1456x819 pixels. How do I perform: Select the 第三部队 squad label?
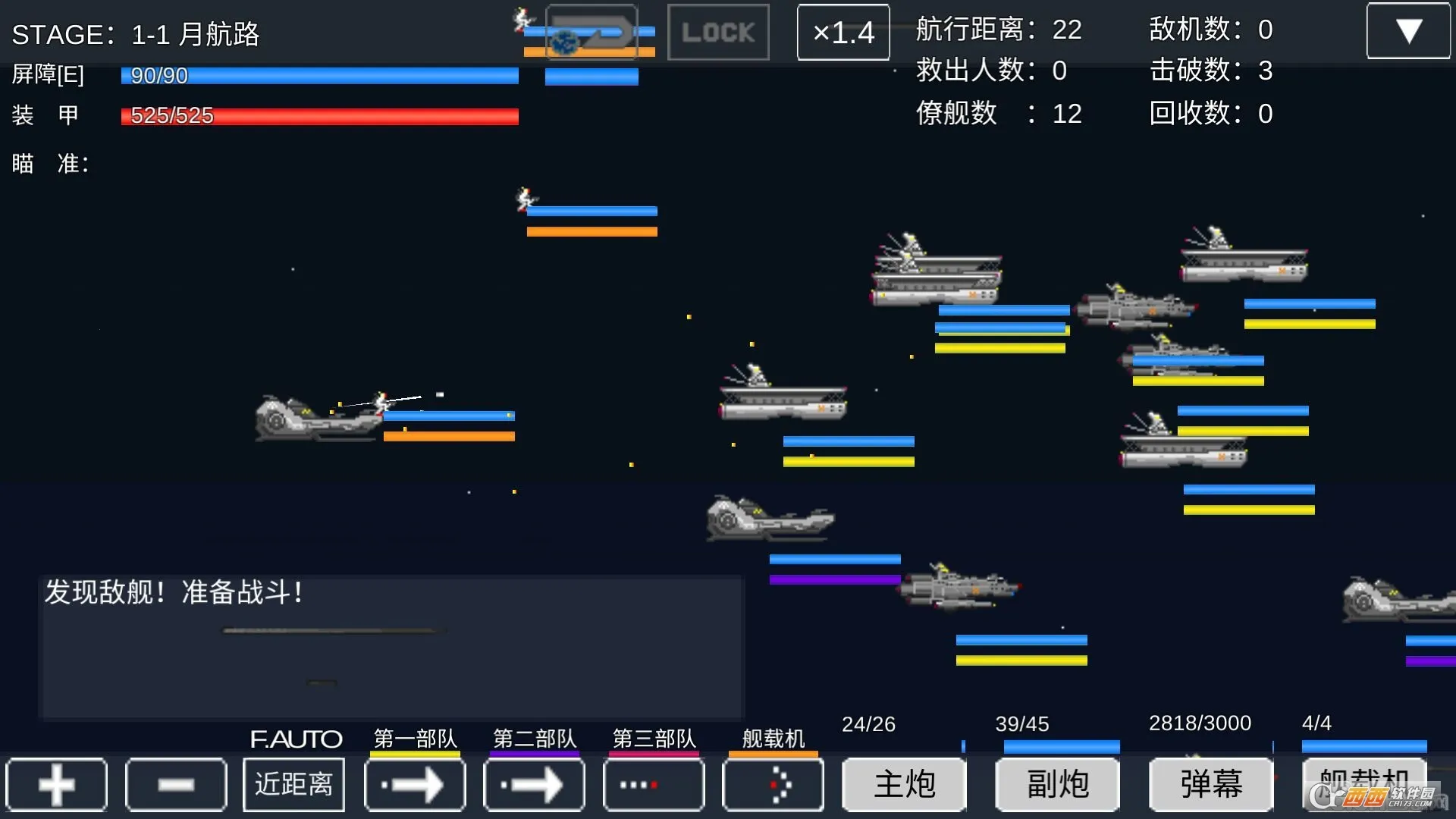coord(654,738)
